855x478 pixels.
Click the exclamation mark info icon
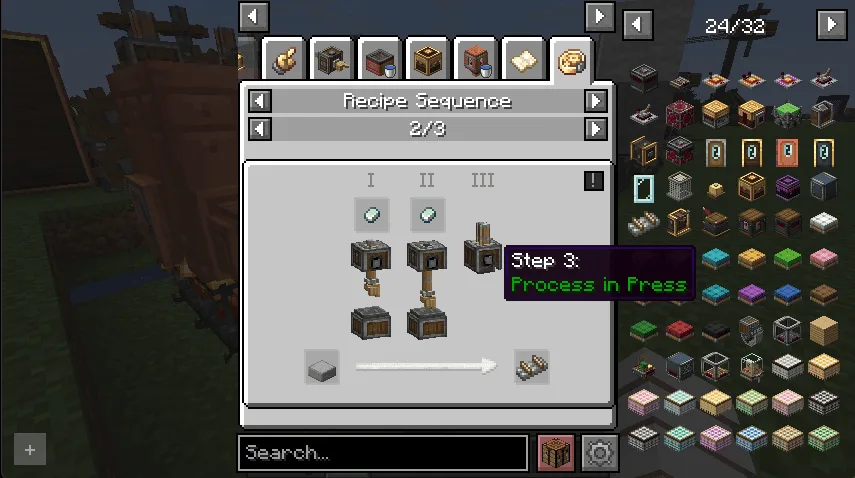594,180
